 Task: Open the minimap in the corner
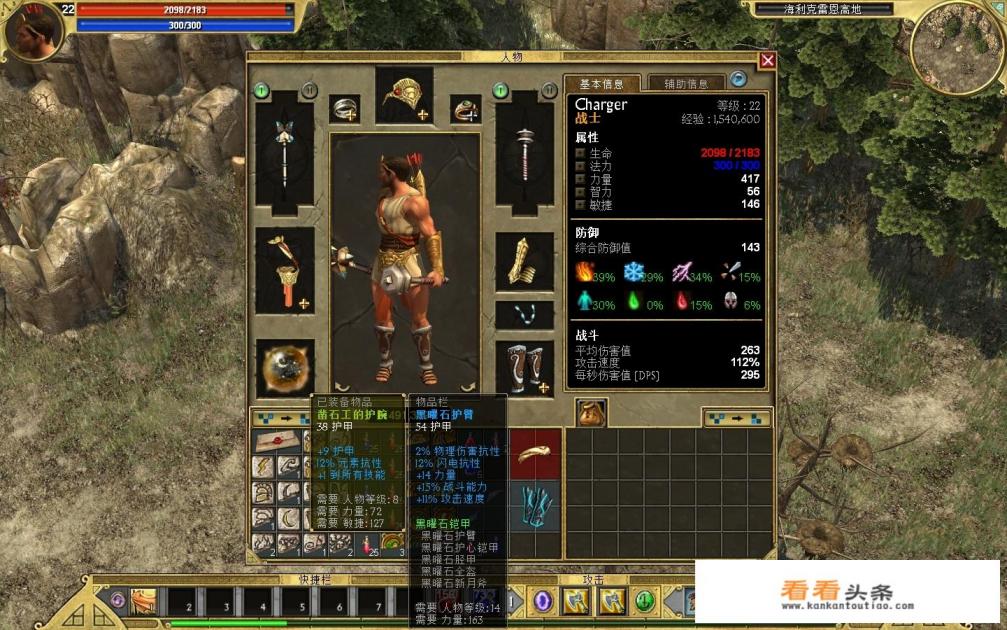click(x=956, y=45)
